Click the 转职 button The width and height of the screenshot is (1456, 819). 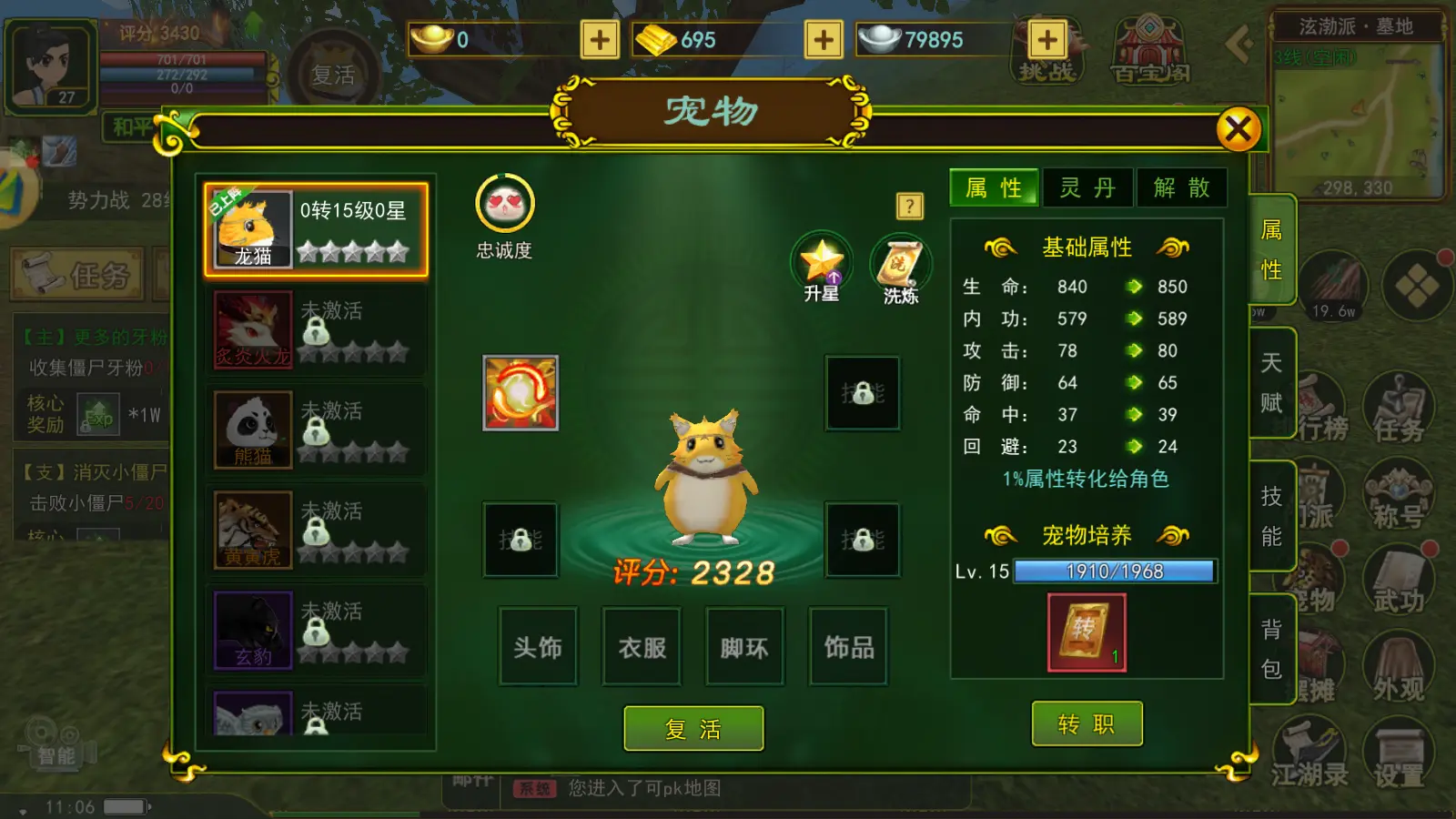click(1087, 724)
